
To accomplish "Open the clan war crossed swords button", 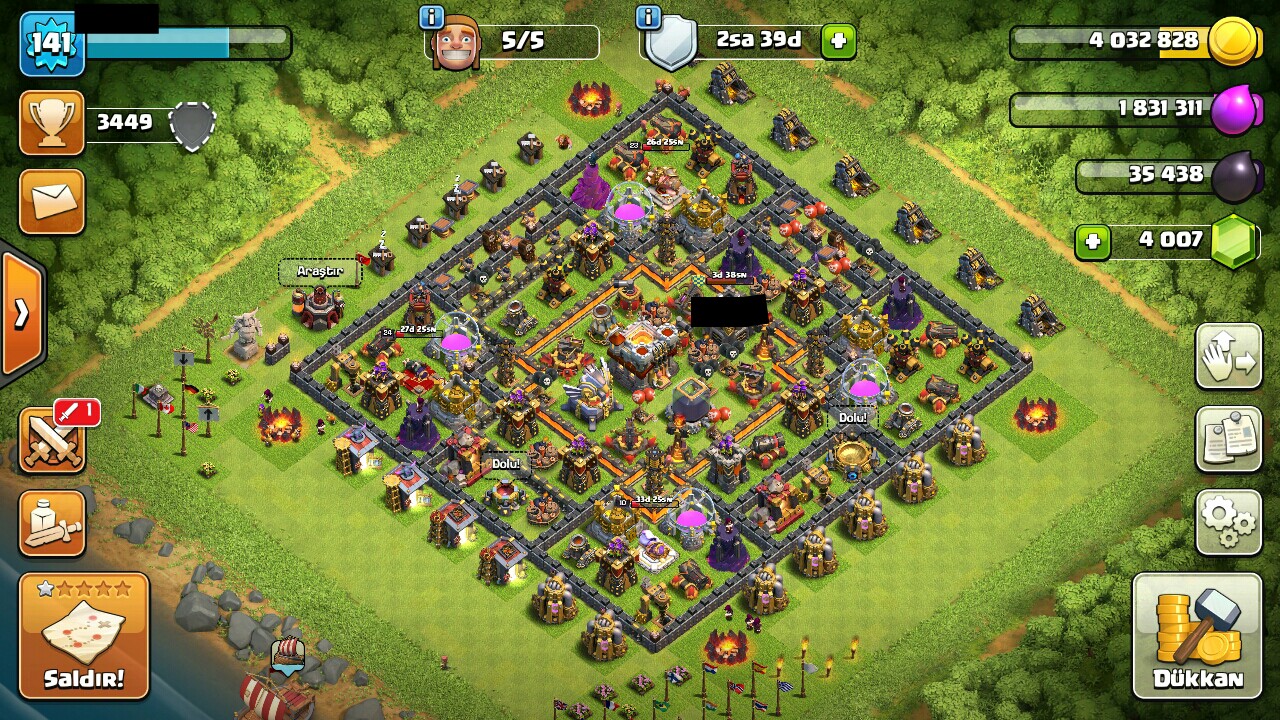I will [52, 439].
